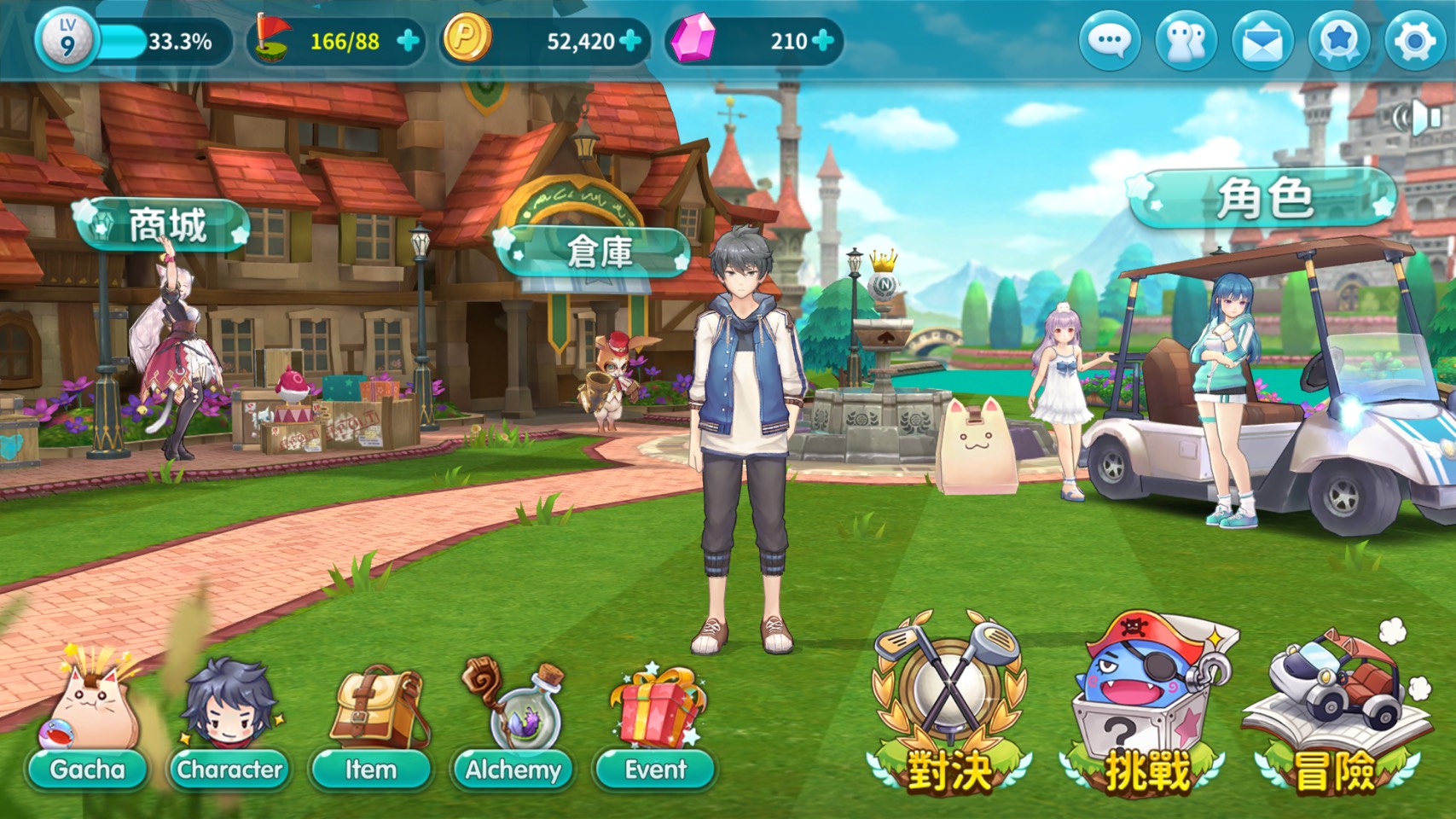Add gold coins with the plus button
Image resolution: width=1456 pixels, height=819 pixels.
pyautogui.click(x=630, y=41)
